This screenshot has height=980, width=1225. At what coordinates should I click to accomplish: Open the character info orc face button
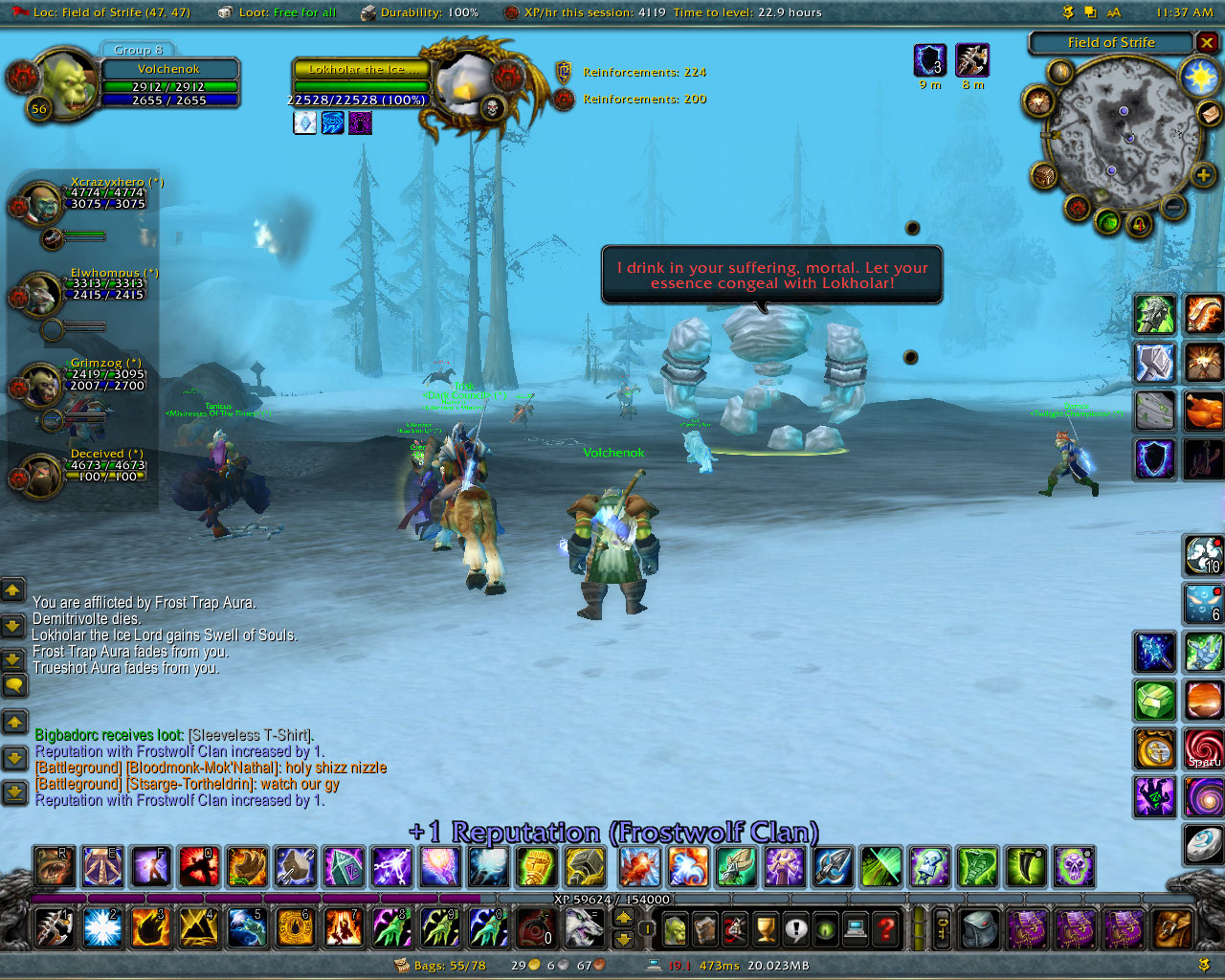[675, 928]
